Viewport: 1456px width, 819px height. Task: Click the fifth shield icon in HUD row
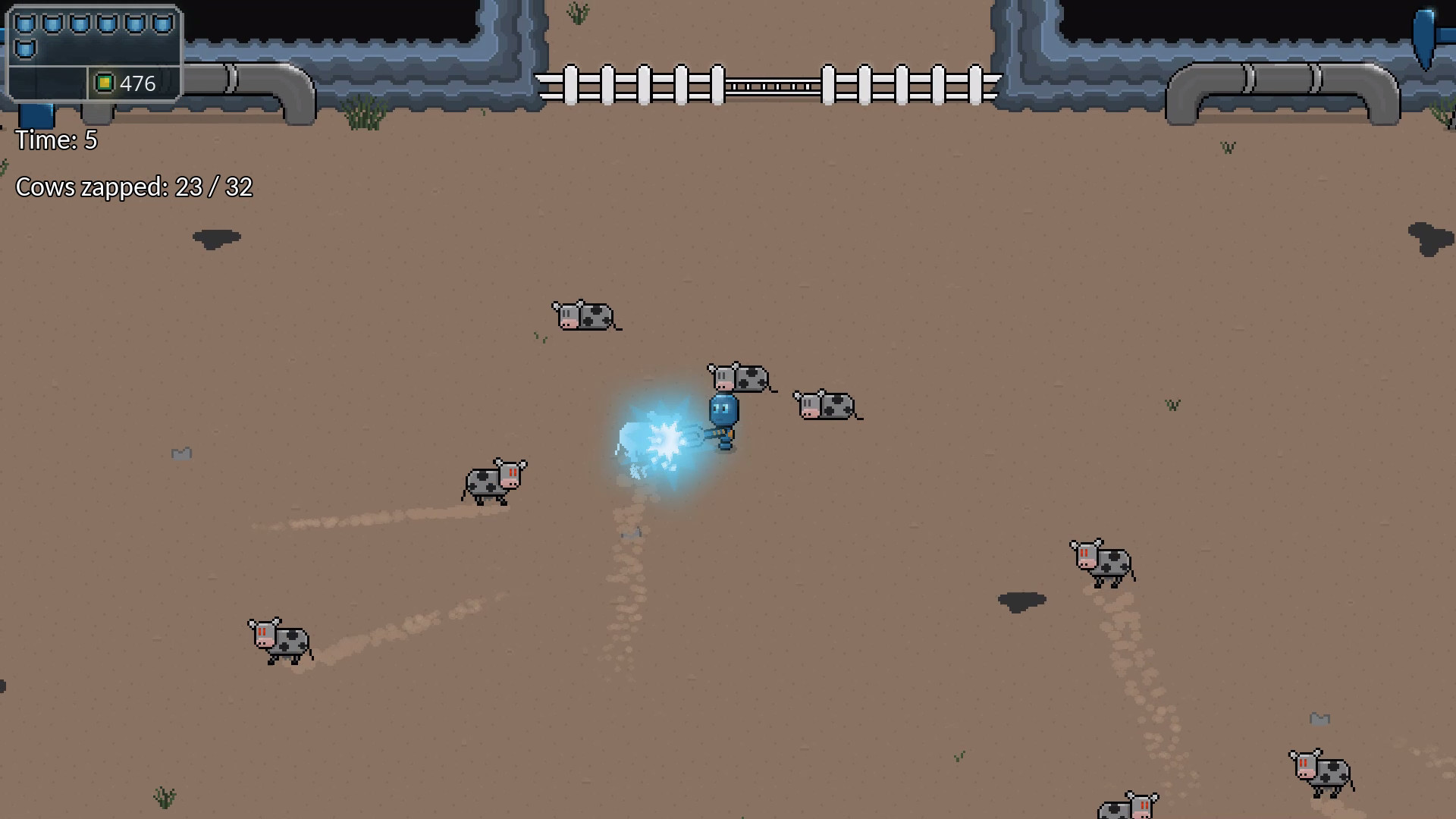tap(134, 24)
